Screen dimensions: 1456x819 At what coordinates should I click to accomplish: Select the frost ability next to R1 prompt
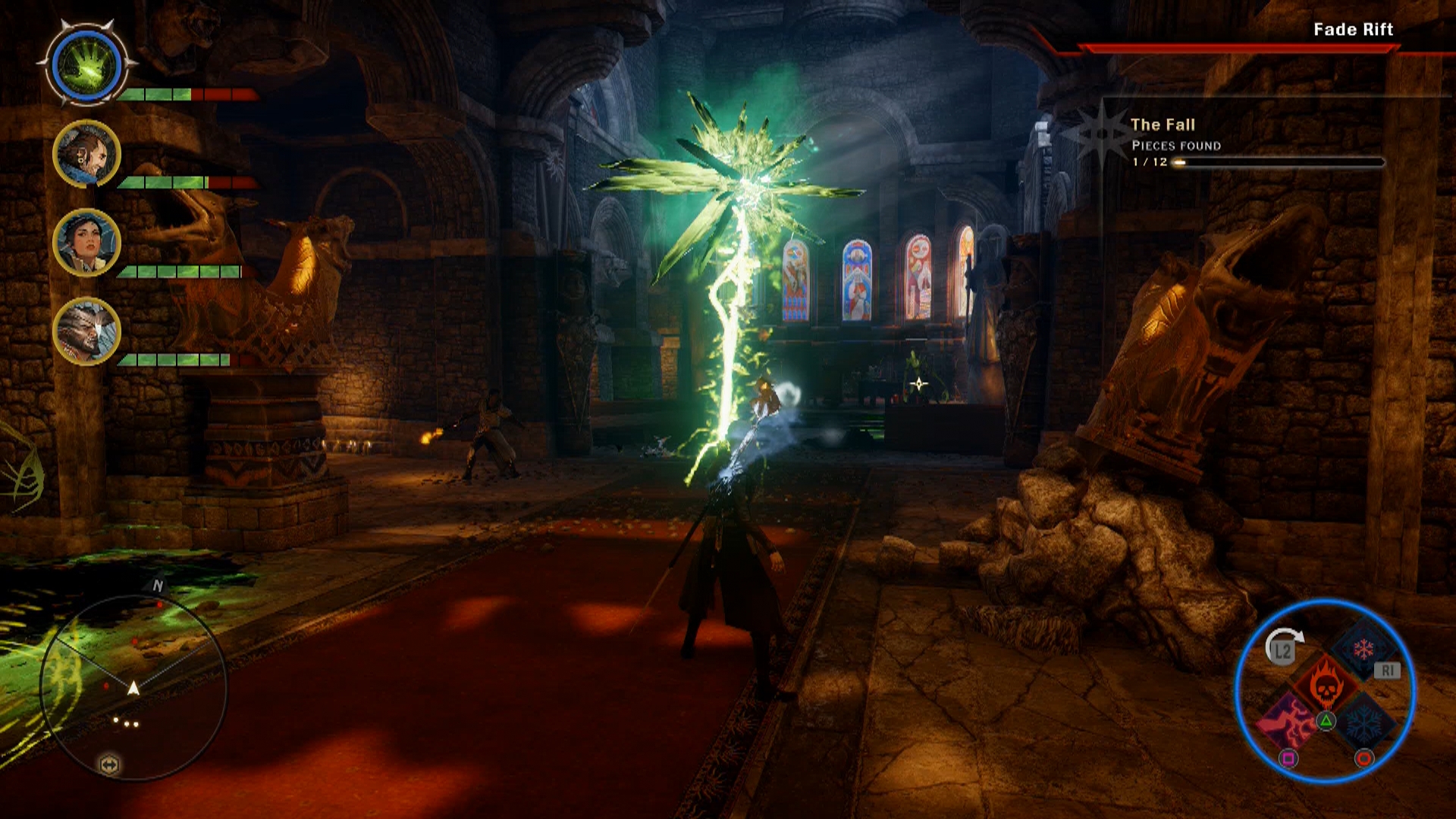tap(1364, 650)
